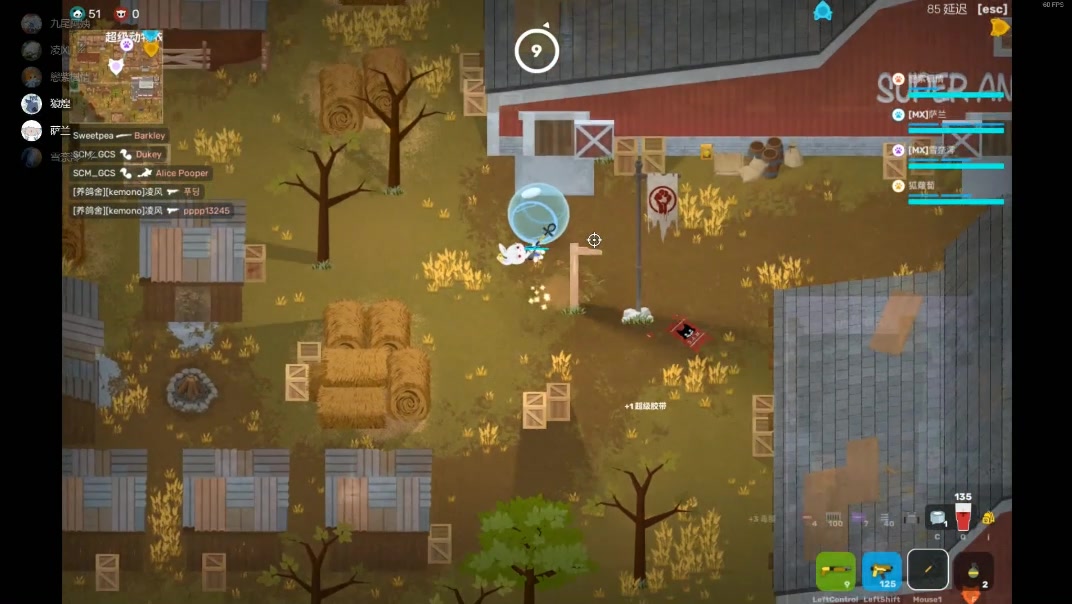Switch to the melee weapon slot

pos(928,570)
